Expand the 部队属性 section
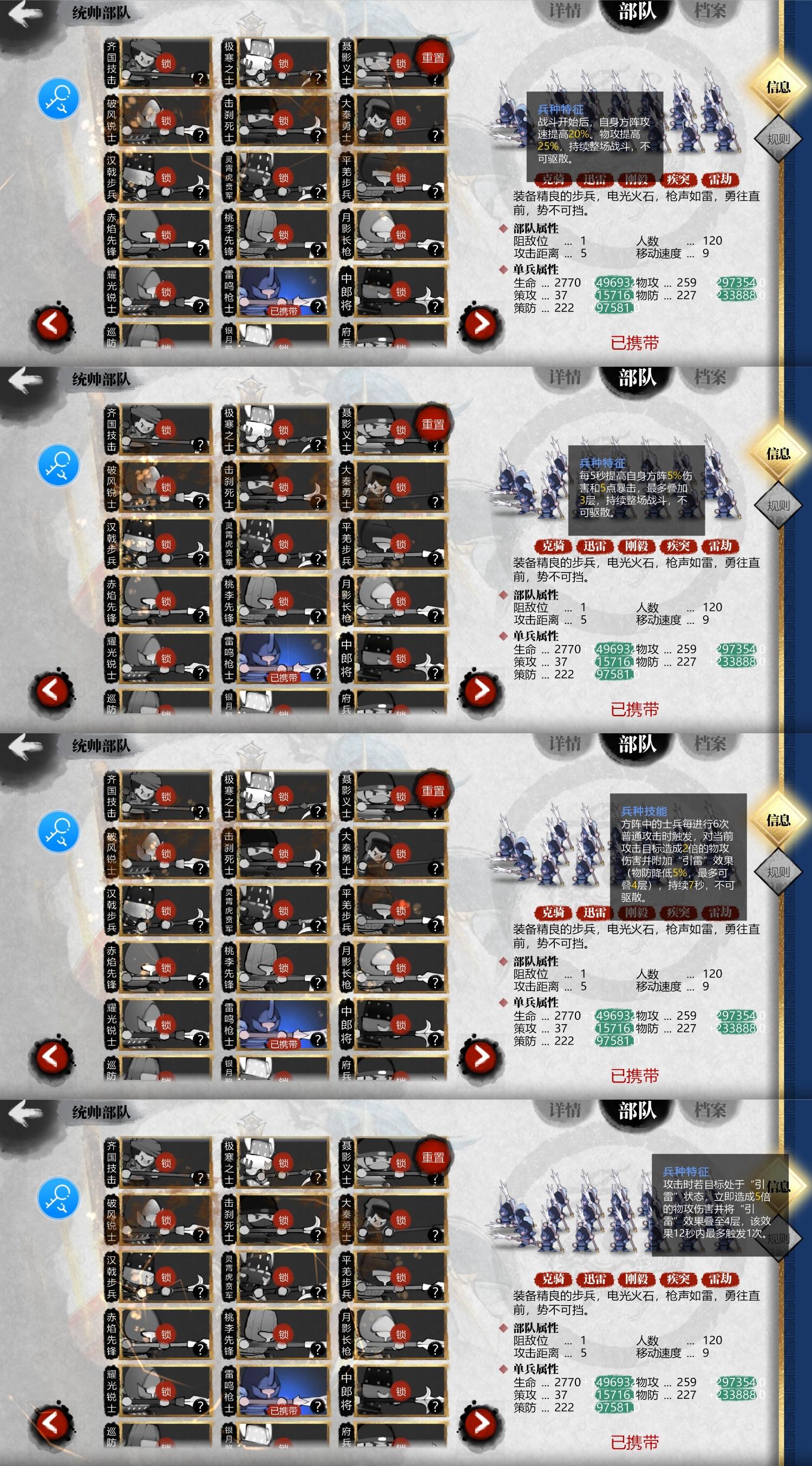Viewport: 812px width, 1466px height. (x=535, y=229)
